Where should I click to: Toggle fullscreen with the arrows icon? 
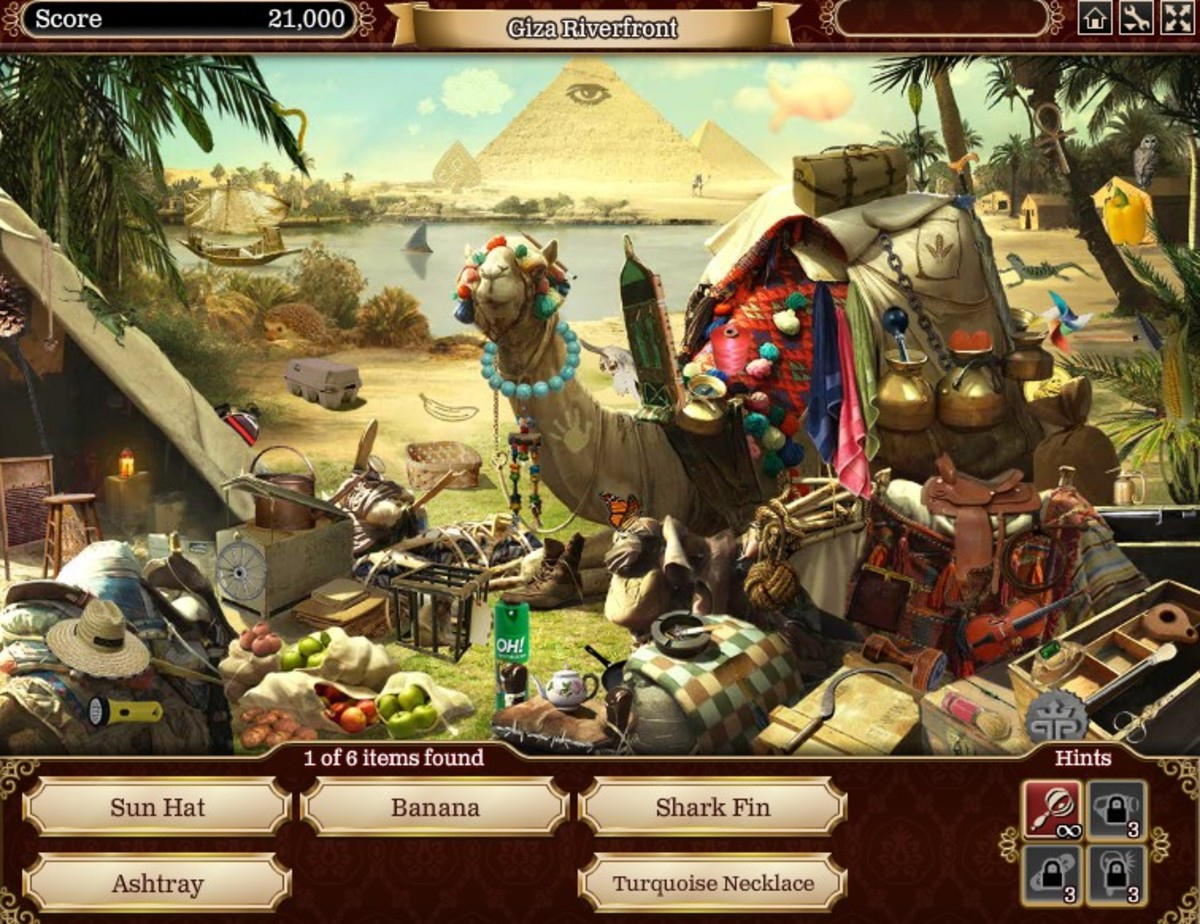[x=1176, y=19]
